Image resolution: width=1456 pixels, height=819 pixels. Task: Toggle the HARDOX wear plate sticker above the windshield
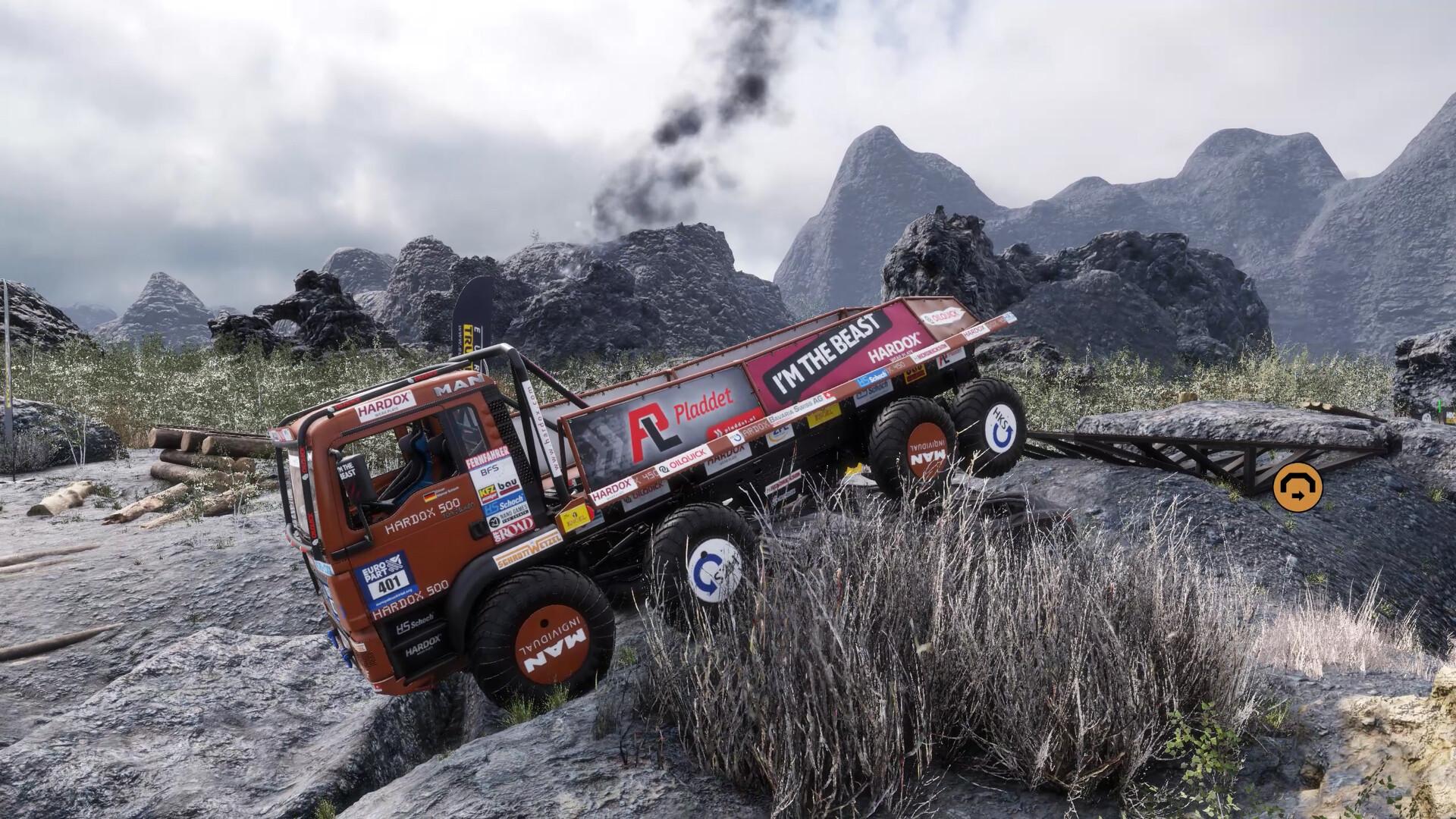point(384,407)
